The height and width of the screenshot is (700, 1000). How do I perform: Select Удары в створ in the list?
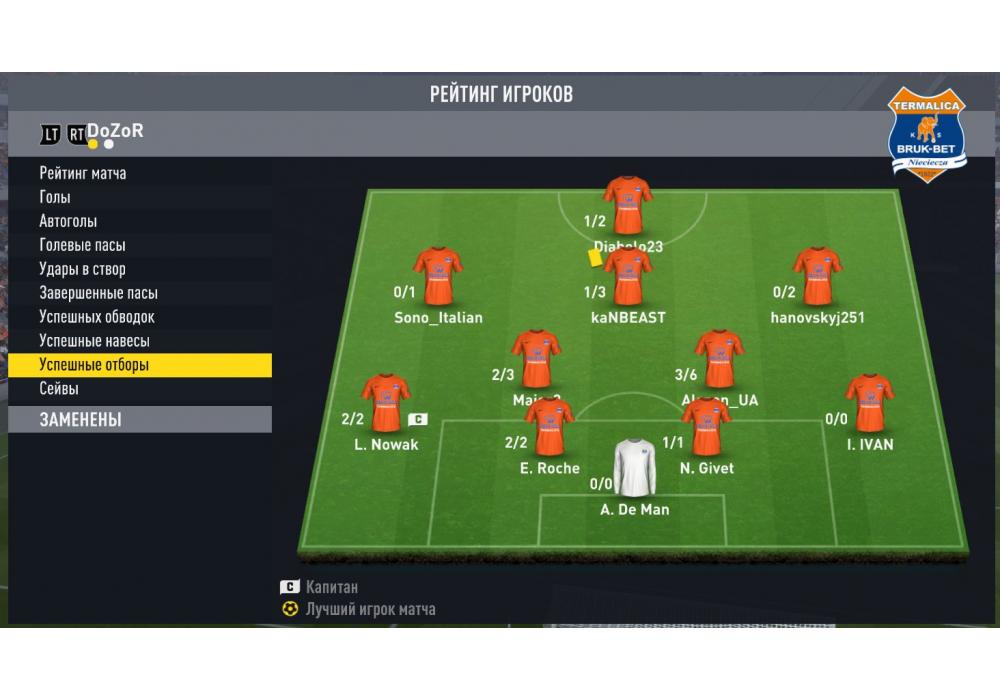tap(82, 269)
